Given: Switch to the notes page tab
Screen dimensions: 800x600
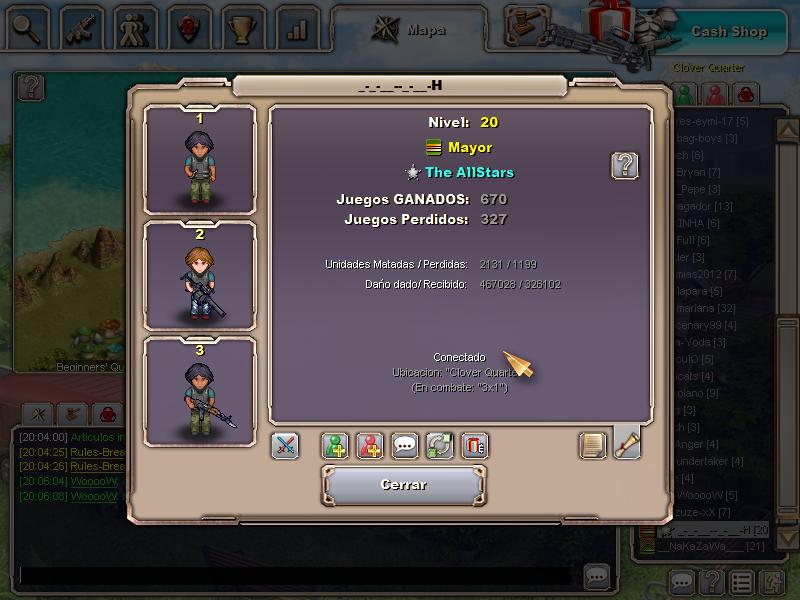Looking at the screenshot, I should pyautogui.click(x=593, y=445).
